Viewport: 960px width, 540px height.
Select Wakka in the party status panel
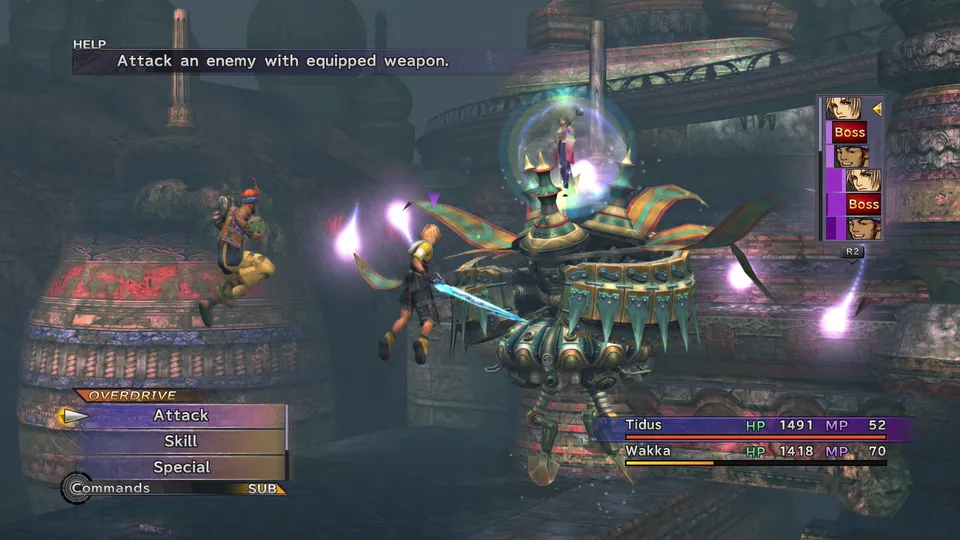tap(647, 451)
